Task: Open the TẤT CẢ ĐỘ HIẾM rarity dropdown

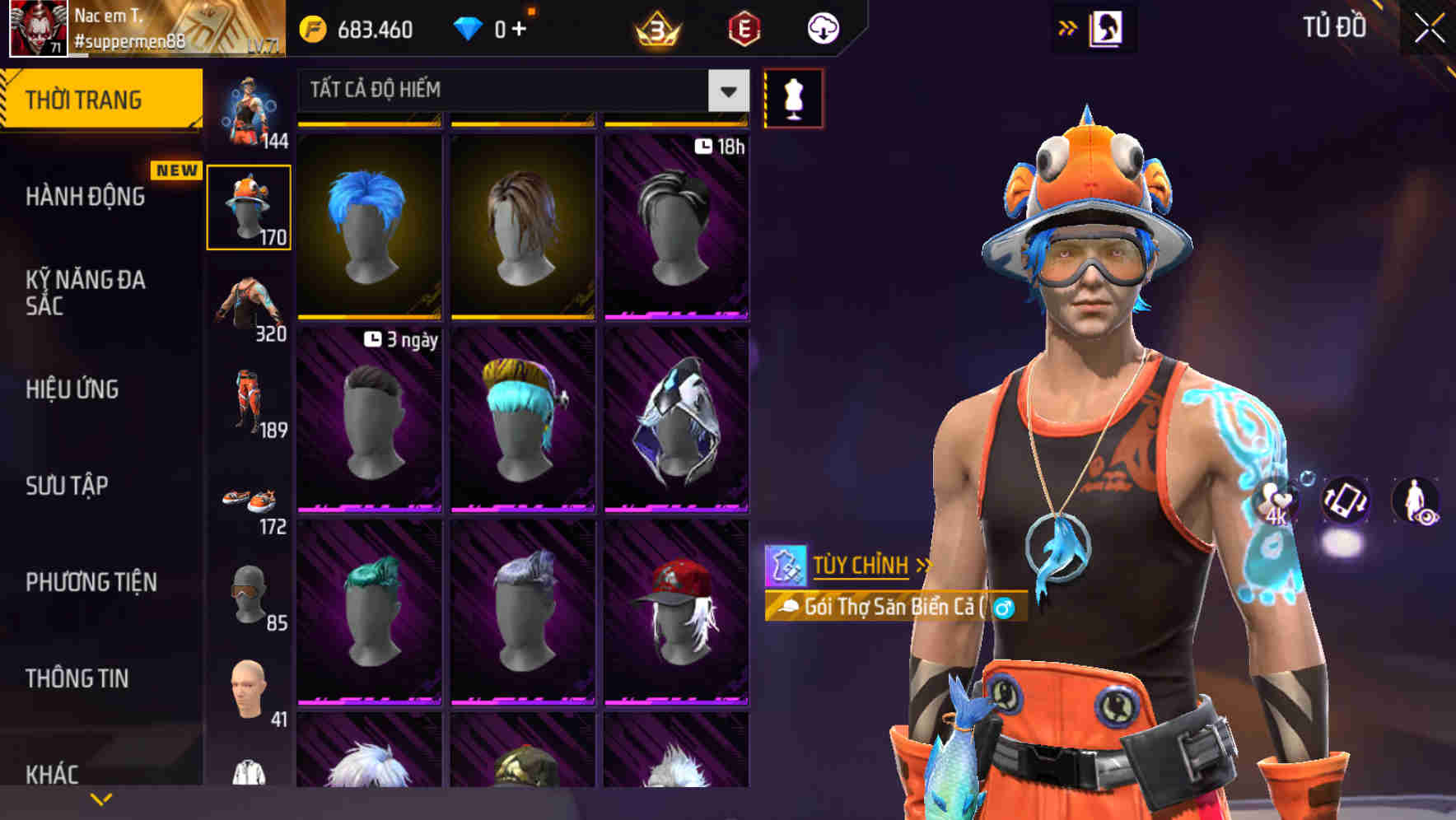Action: pos(519,91)
